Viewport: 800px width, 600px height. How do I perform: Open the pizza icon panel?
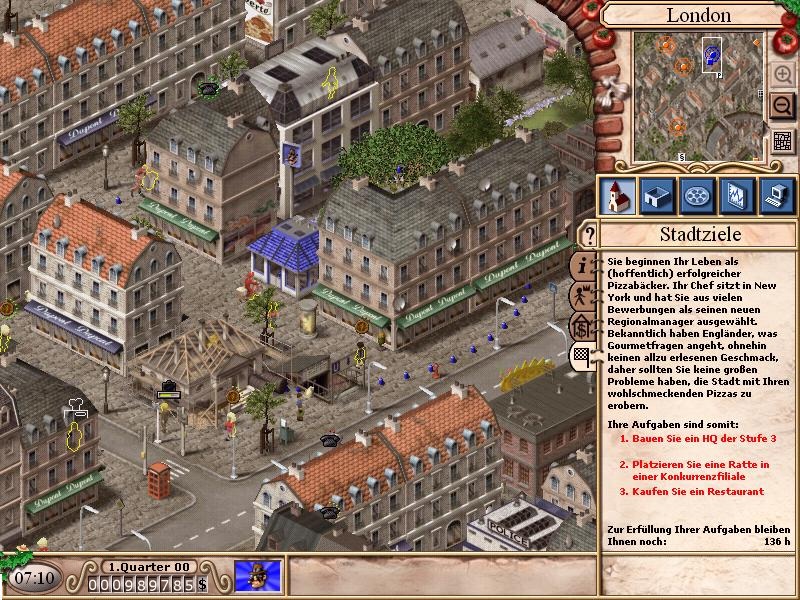pos(697,195)
